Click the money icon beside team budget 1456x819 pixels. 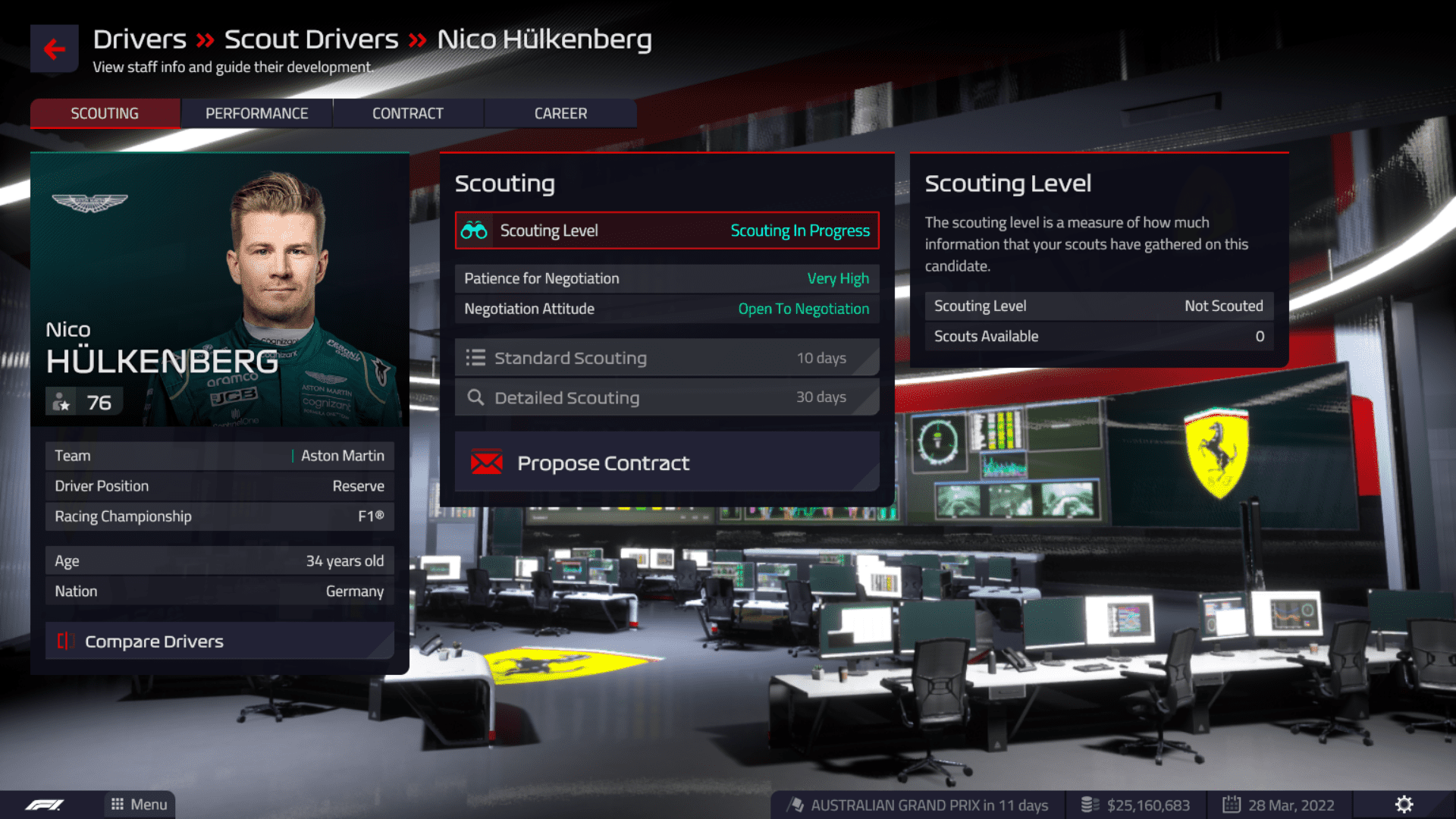[x=1090, y=805]
